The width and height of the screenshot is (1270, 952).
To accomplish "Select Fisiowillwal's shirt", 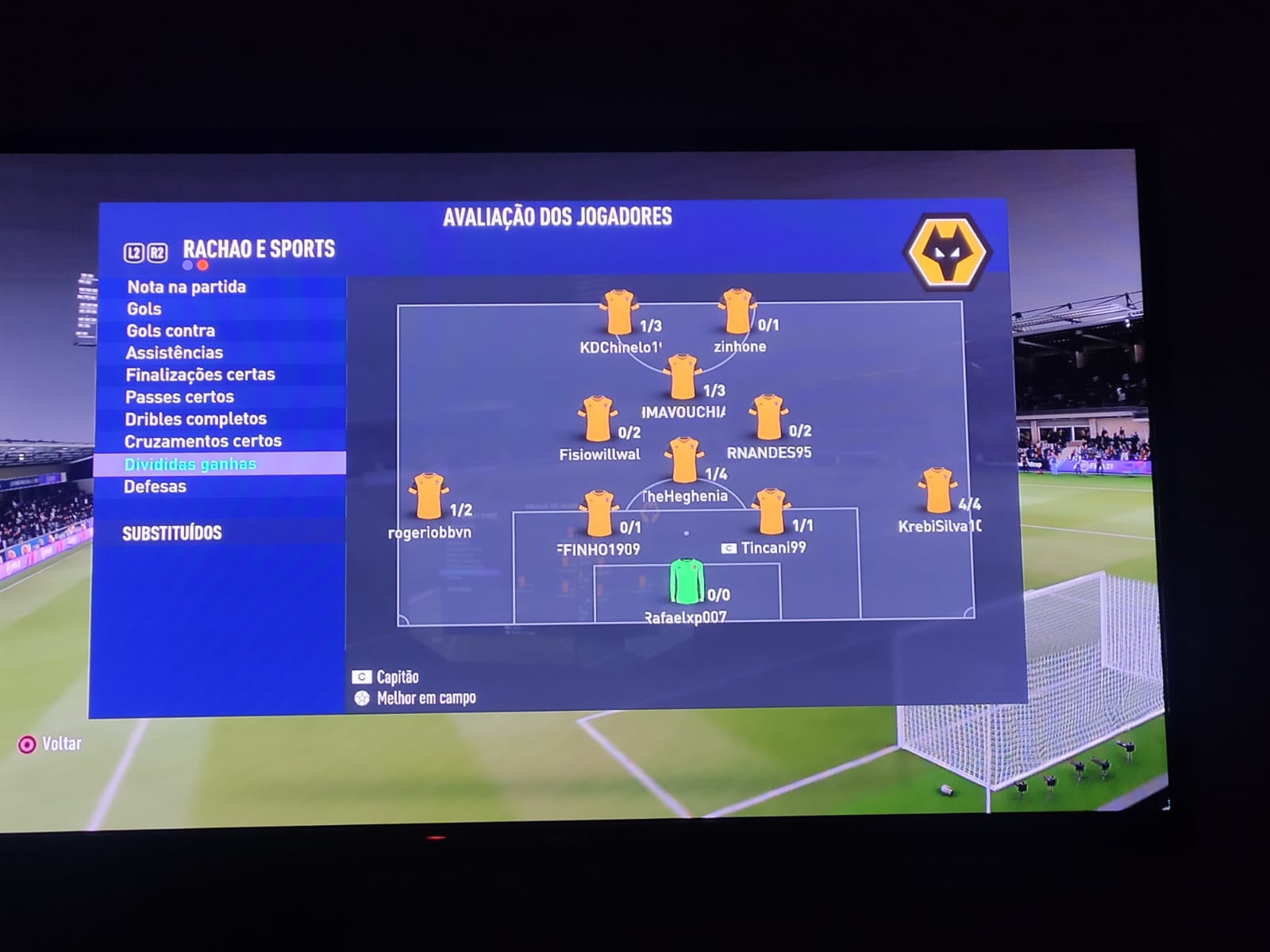I will click(597, 419).
